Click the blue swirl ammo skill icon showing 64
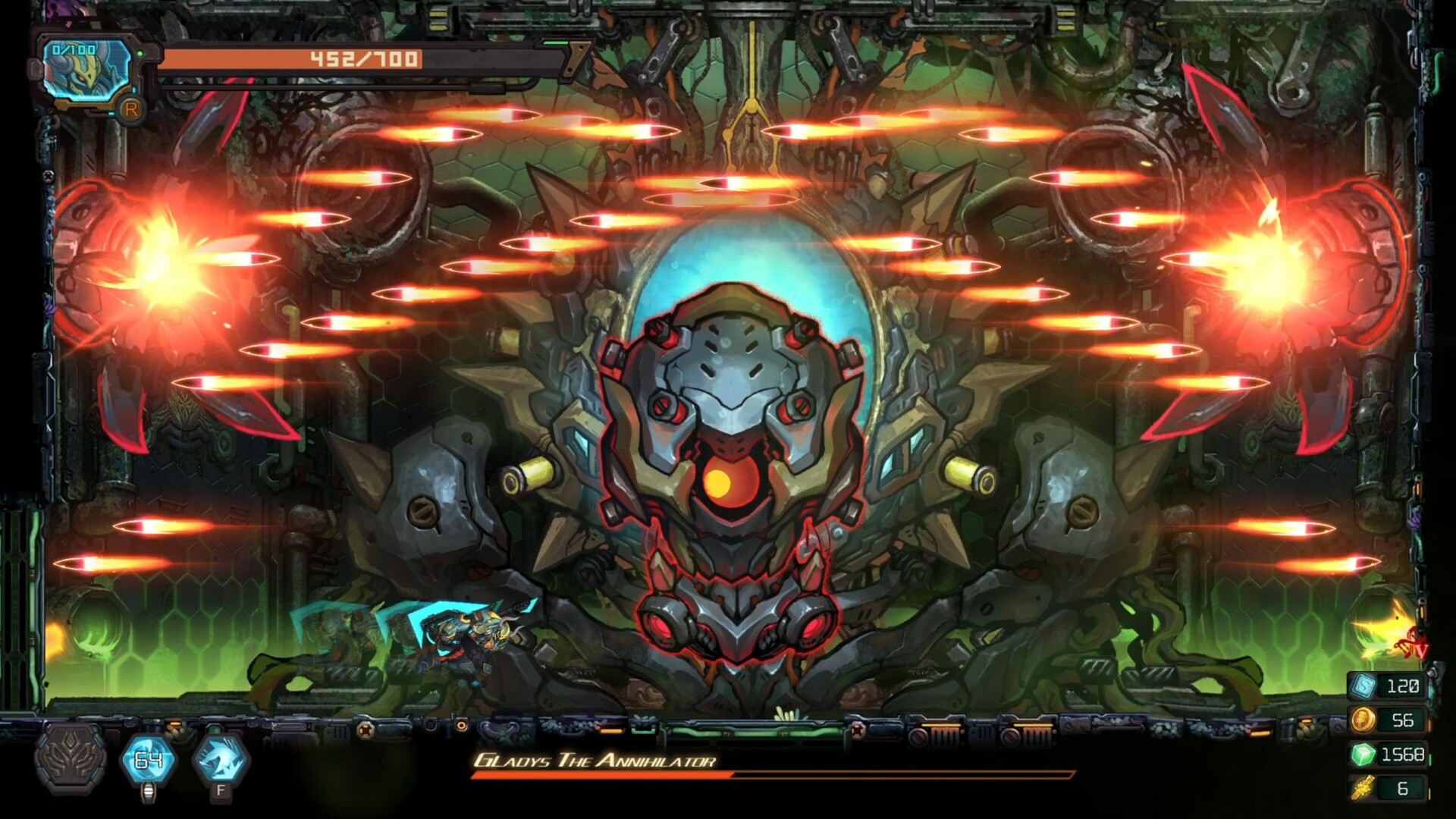 (x=149, y=760)
